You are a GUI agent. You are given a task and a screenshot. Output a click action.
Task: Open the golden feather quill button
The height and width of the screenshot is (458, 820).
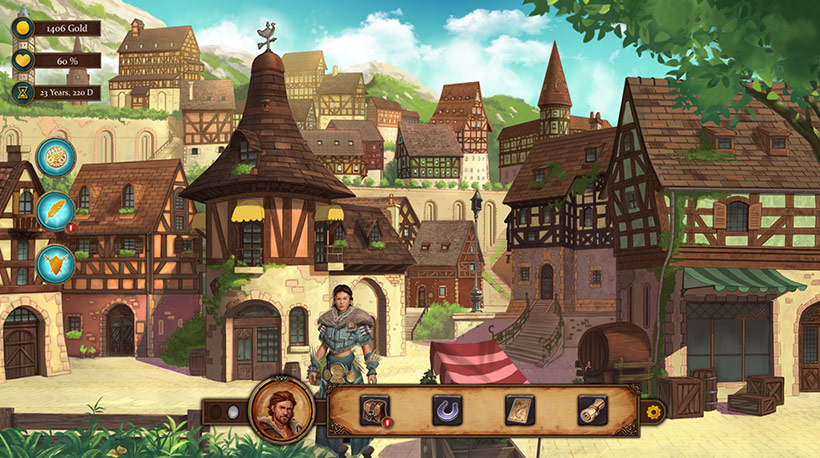point(56,211)
